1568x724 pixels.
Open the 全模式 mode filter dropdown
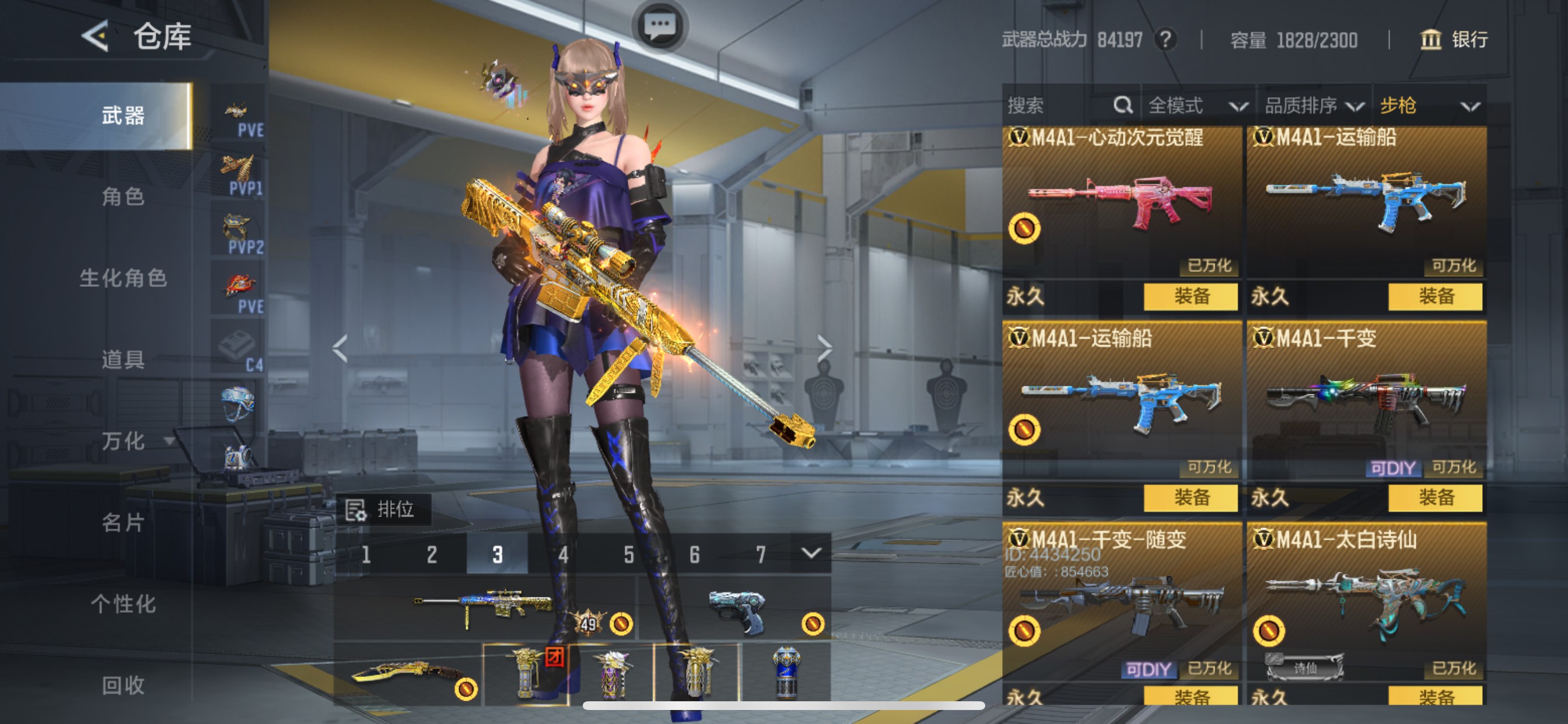[1196, 106]
